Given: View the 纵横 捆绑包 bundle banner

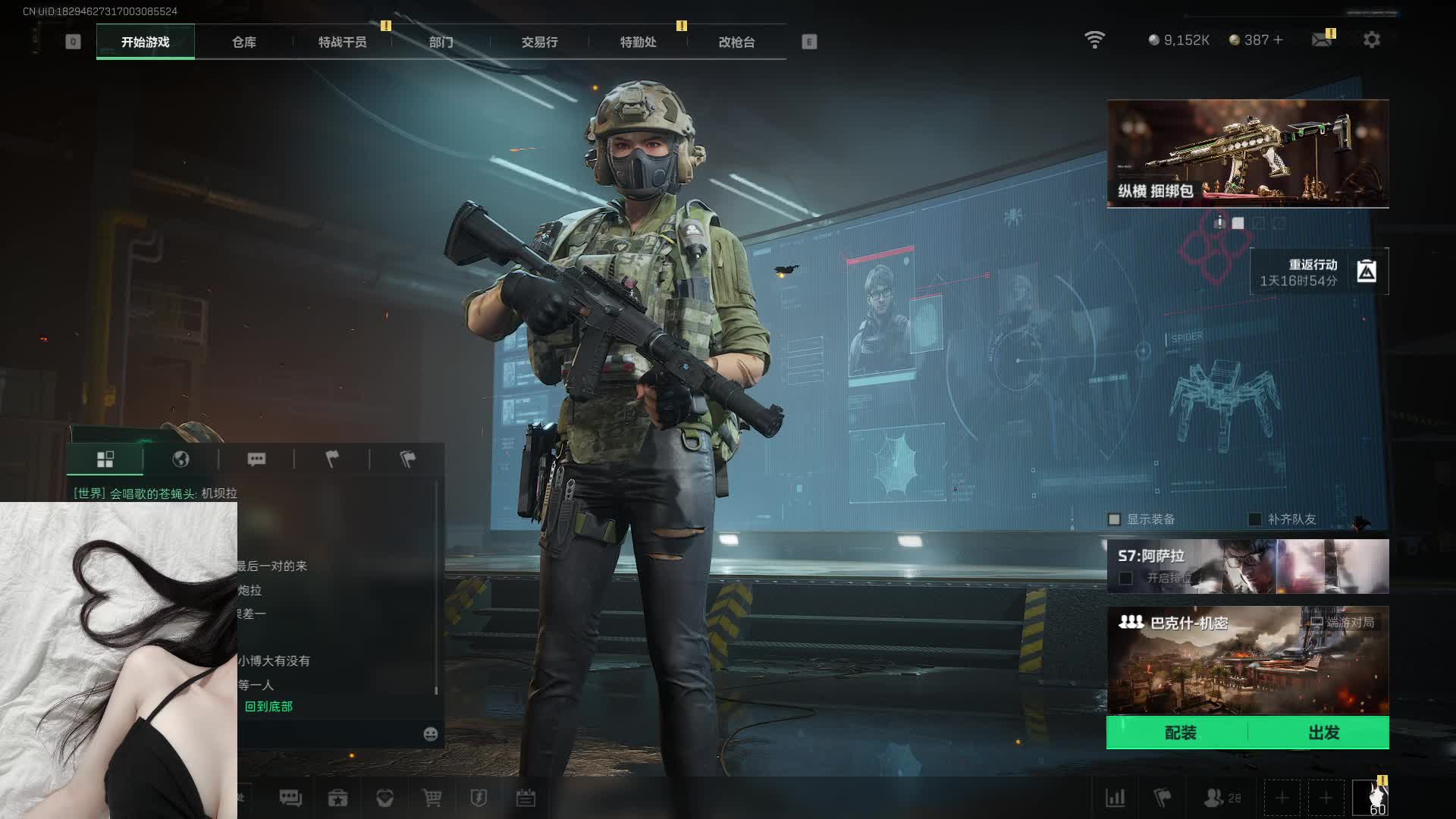Looking at the screenshot, I should (1247, 153).
